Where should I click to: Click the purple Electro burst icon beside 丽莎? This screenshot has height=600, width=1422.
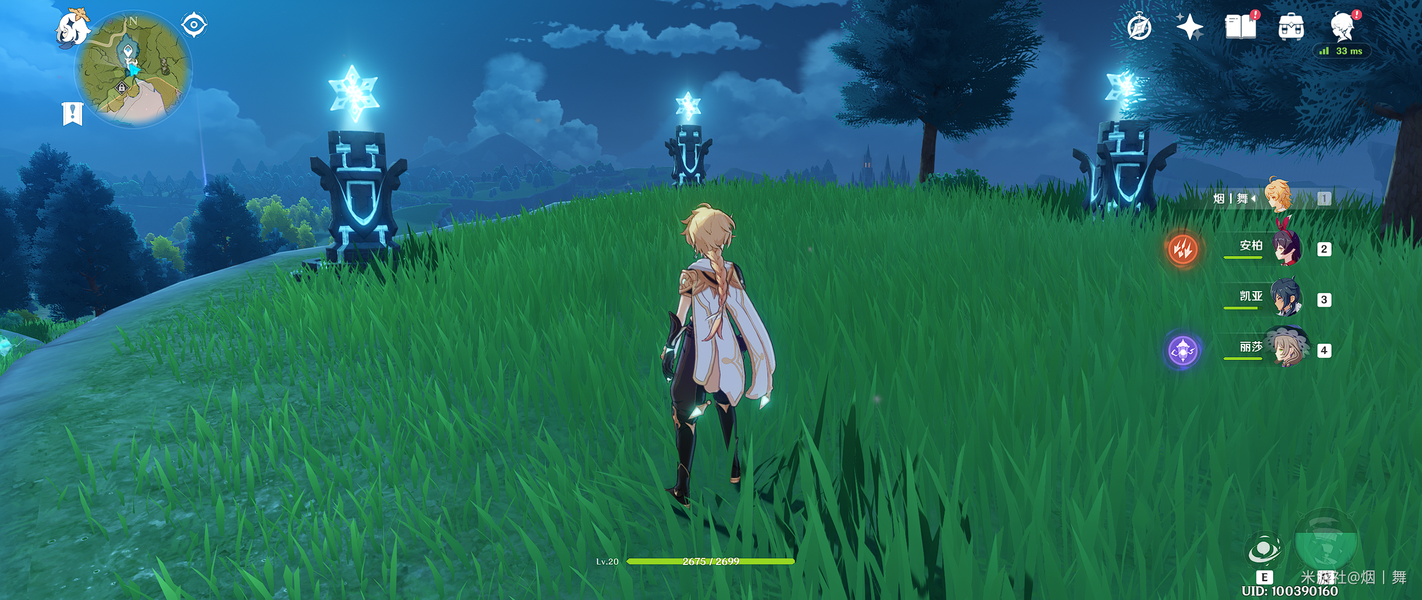click(1182, 351)
